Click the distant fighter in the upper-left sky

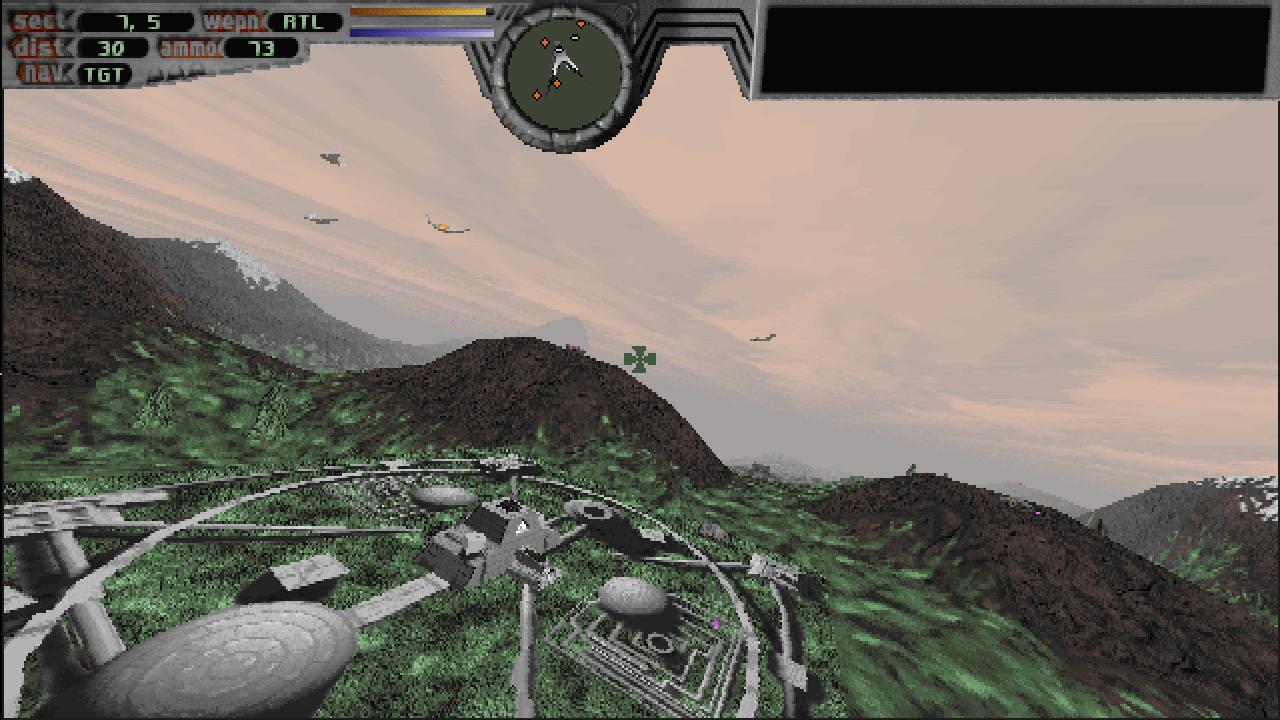tap(330, 157)
